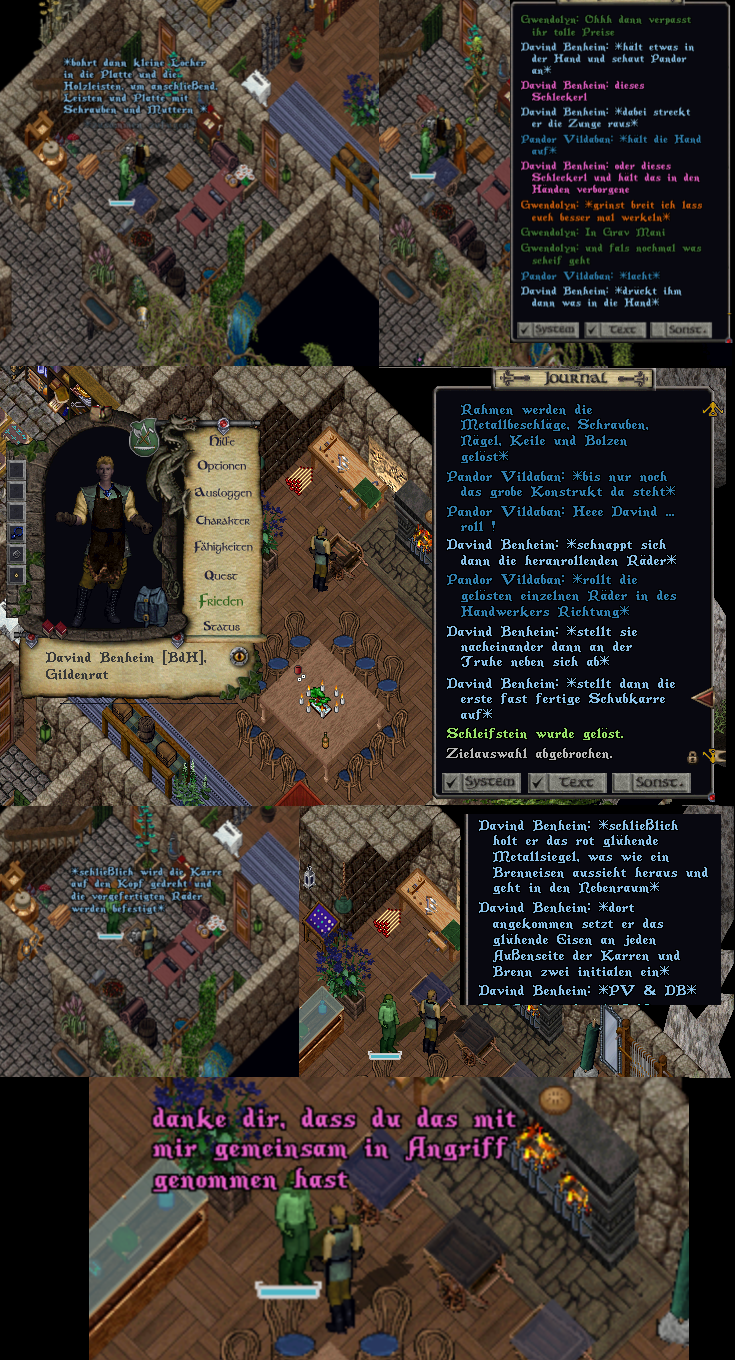The width and height of the screenshot is (735, 1360).
Task: Open the blue backpack on the paperdoll
Action: point(150,606)
